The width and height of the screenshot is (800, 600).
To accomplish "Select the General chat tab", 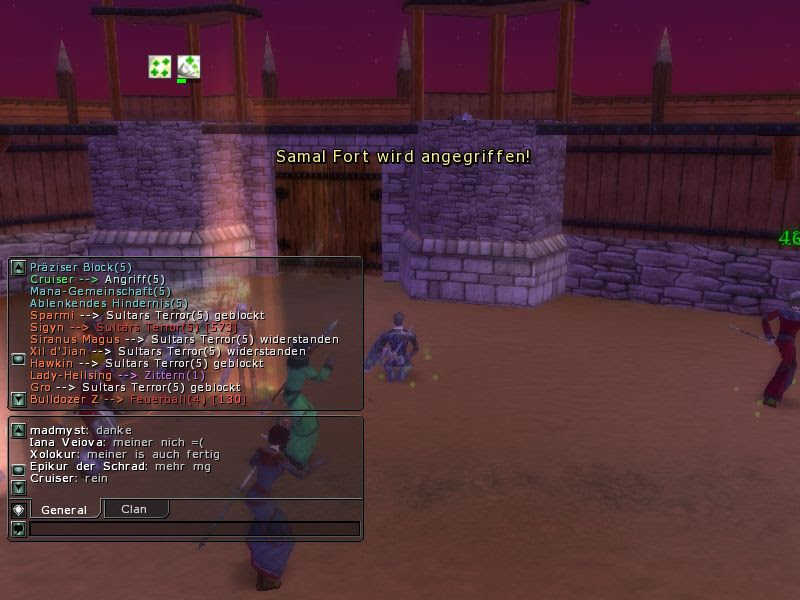I will [63, 510].
